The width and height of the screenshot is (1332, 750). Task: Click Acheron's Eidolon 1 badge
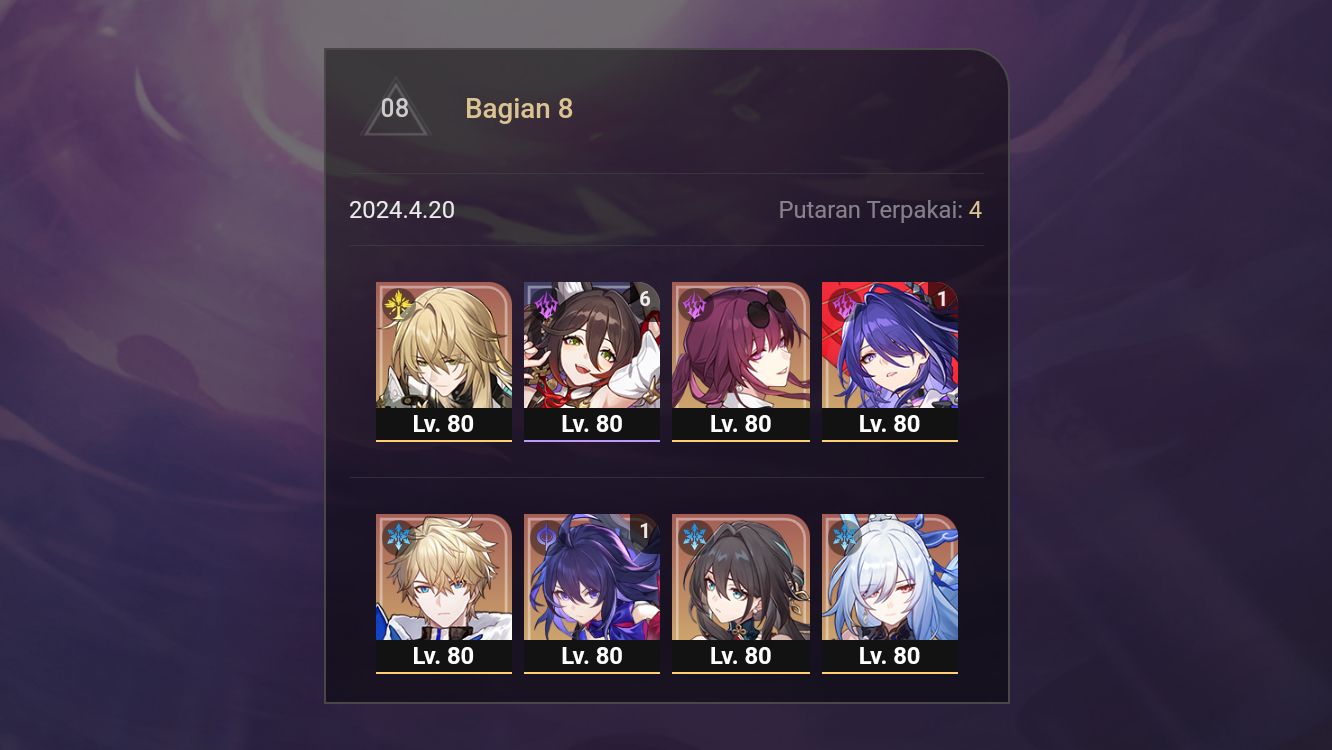pos(942,298)
